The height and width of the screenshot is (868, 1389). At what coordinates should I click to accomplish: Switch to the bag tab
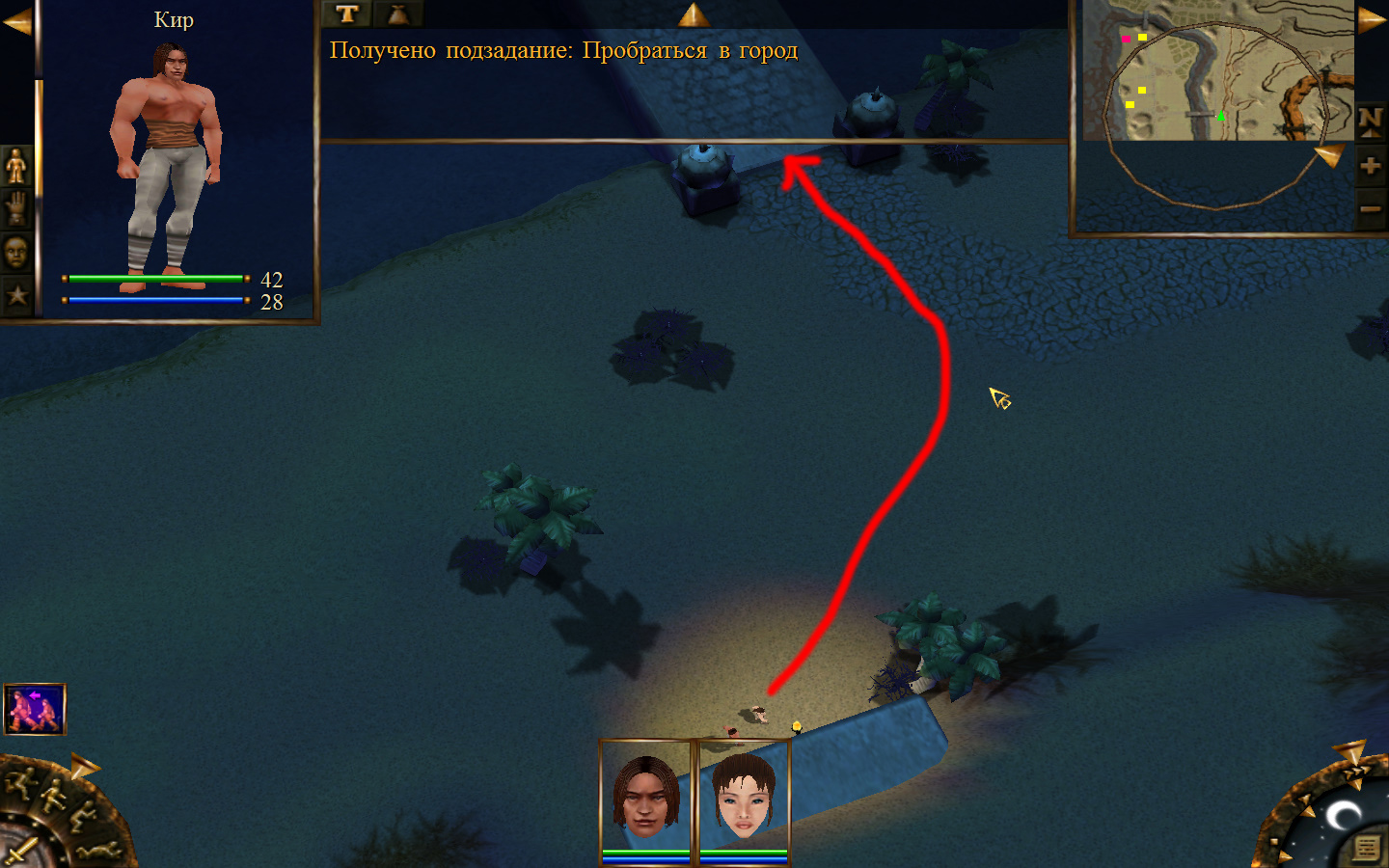[397, 14]
